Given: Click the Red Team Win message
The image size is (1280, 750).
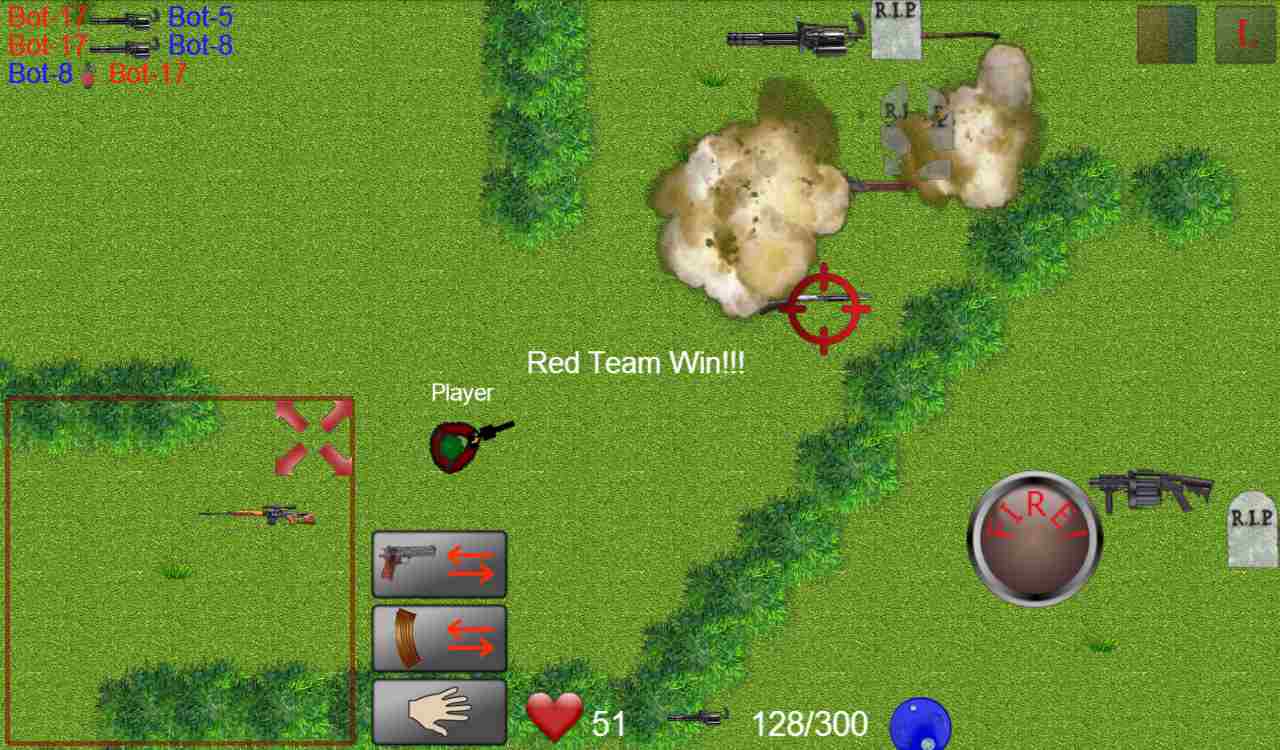Looking at the screenshot, I should (x=633, y=363).
